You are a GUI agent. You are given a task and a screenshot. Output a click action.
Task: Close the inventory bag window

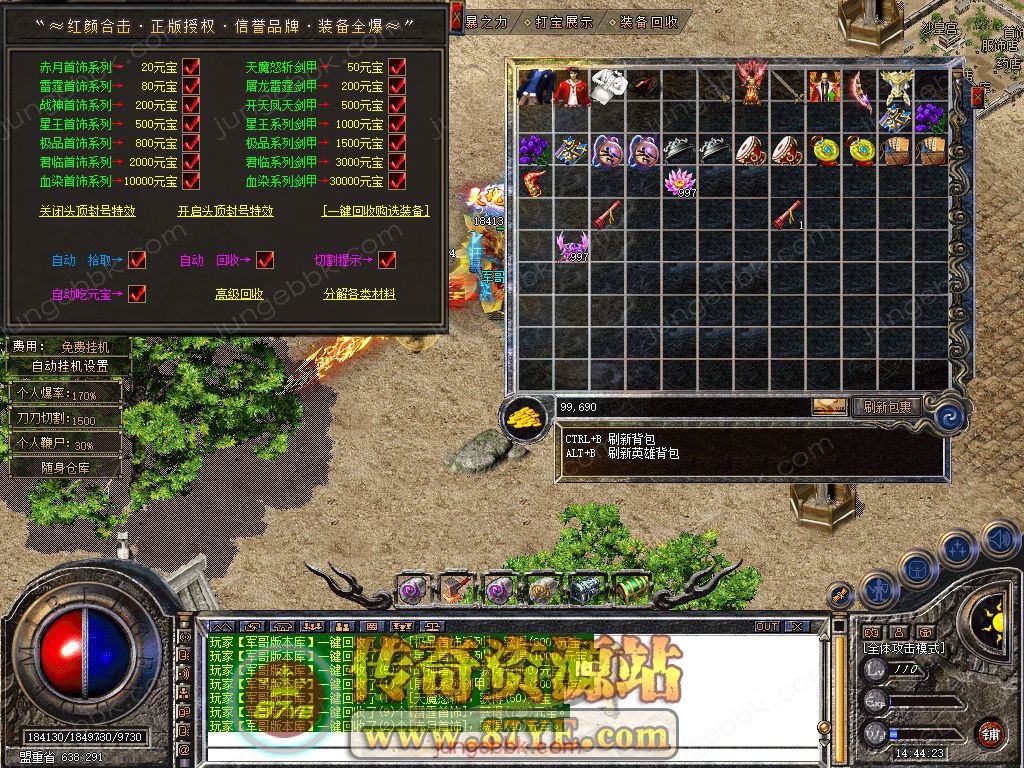(x=977, y=96)
